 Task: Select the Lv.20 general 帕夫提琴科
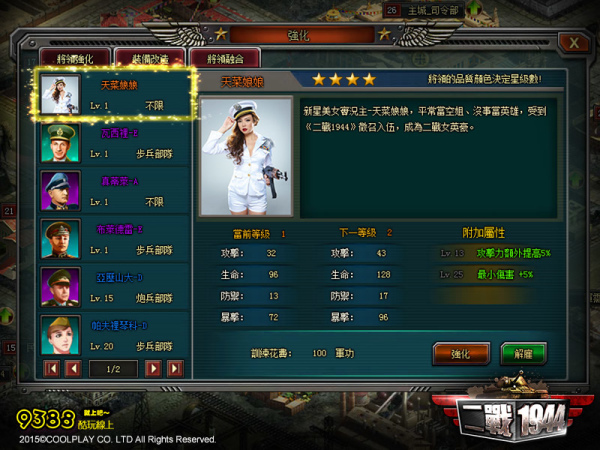[112, 335]
